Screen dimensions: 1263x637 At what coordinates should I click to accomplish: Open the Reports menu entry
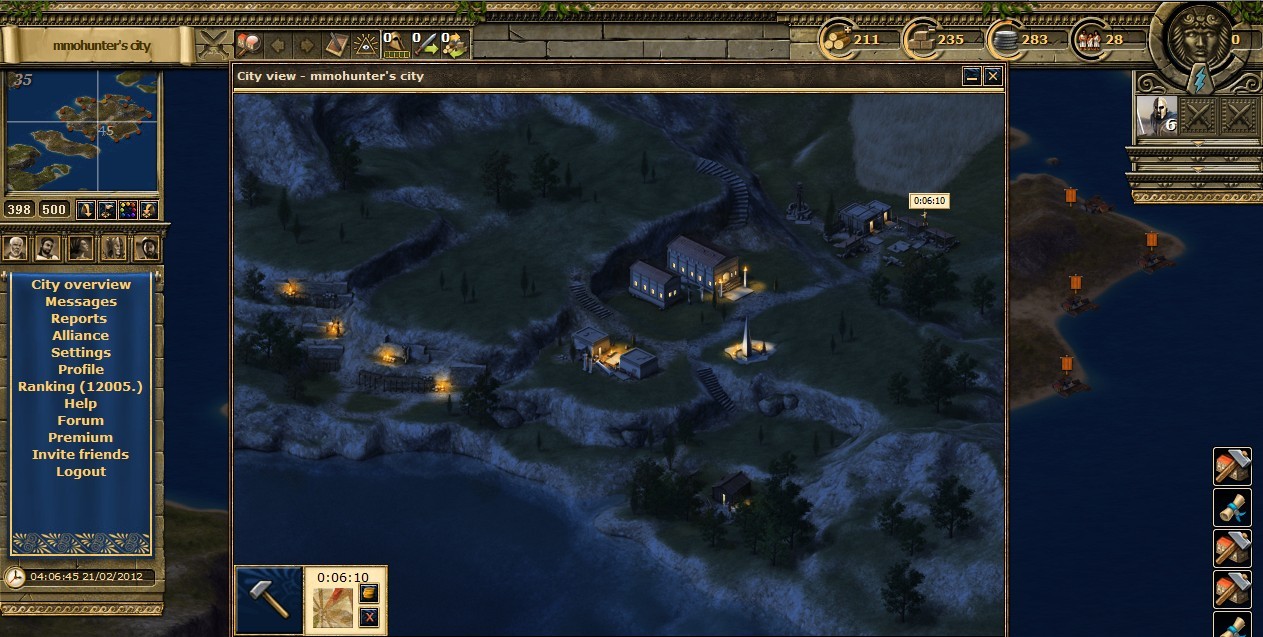[x=79, y=318]
